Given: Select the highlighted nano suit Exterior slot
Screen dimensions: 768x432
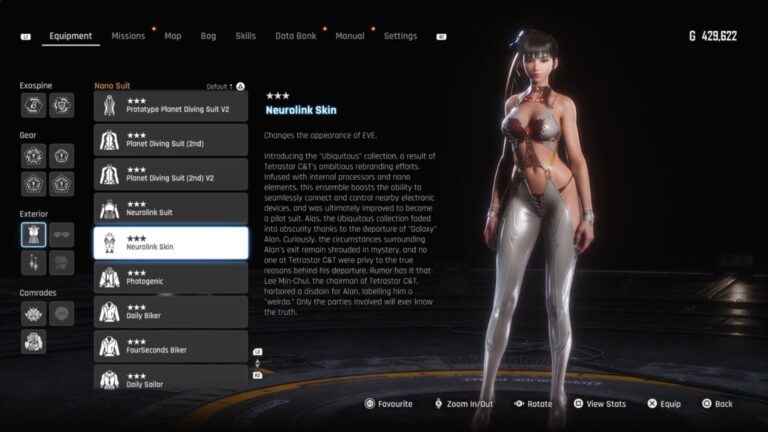Looking at the screenshot, I should pyautogui.click(x=33, y=234).
